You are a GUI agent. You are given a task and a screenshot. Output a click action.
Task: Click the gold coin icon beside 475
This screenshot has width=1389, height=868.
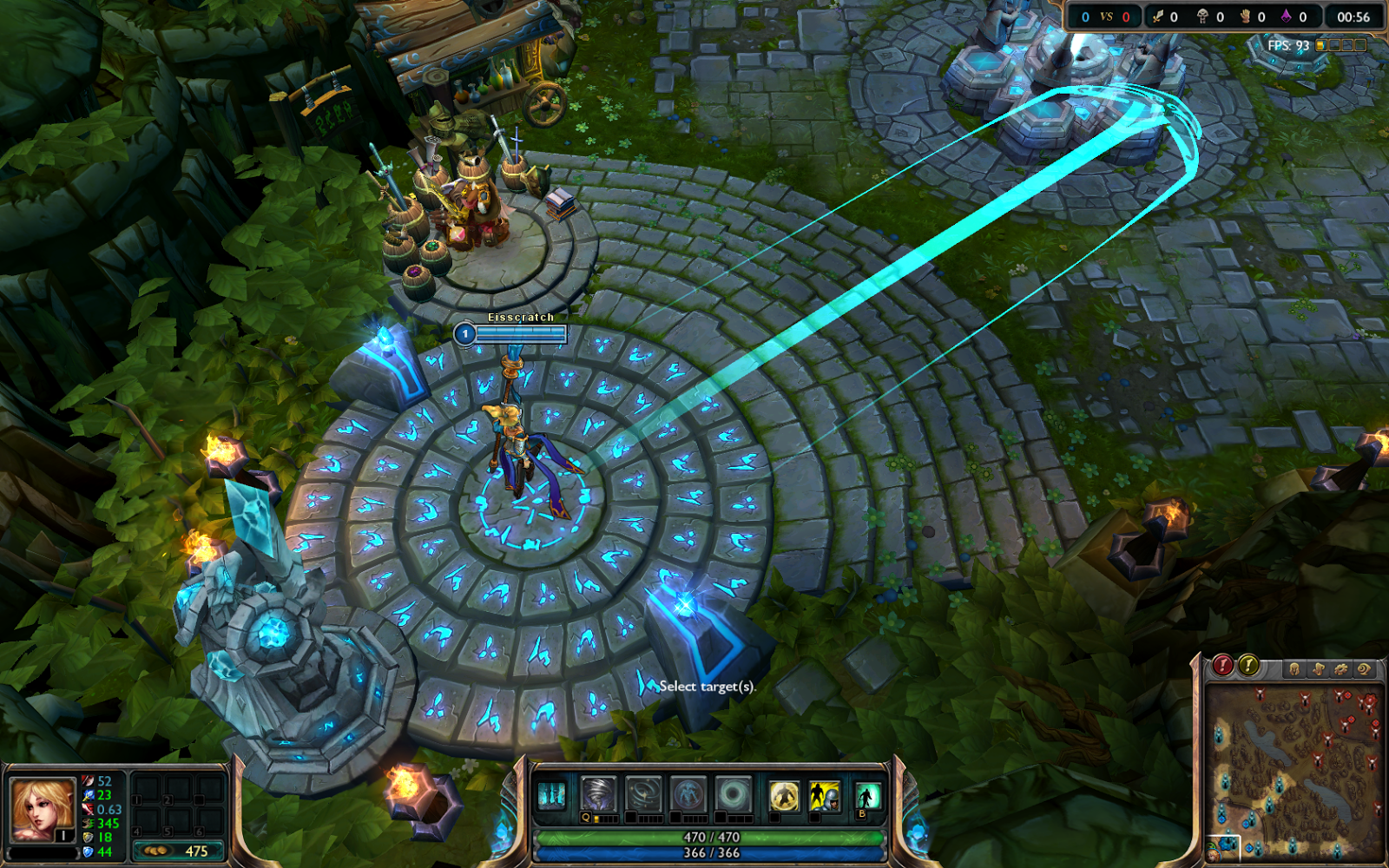(x=156, y=851)
